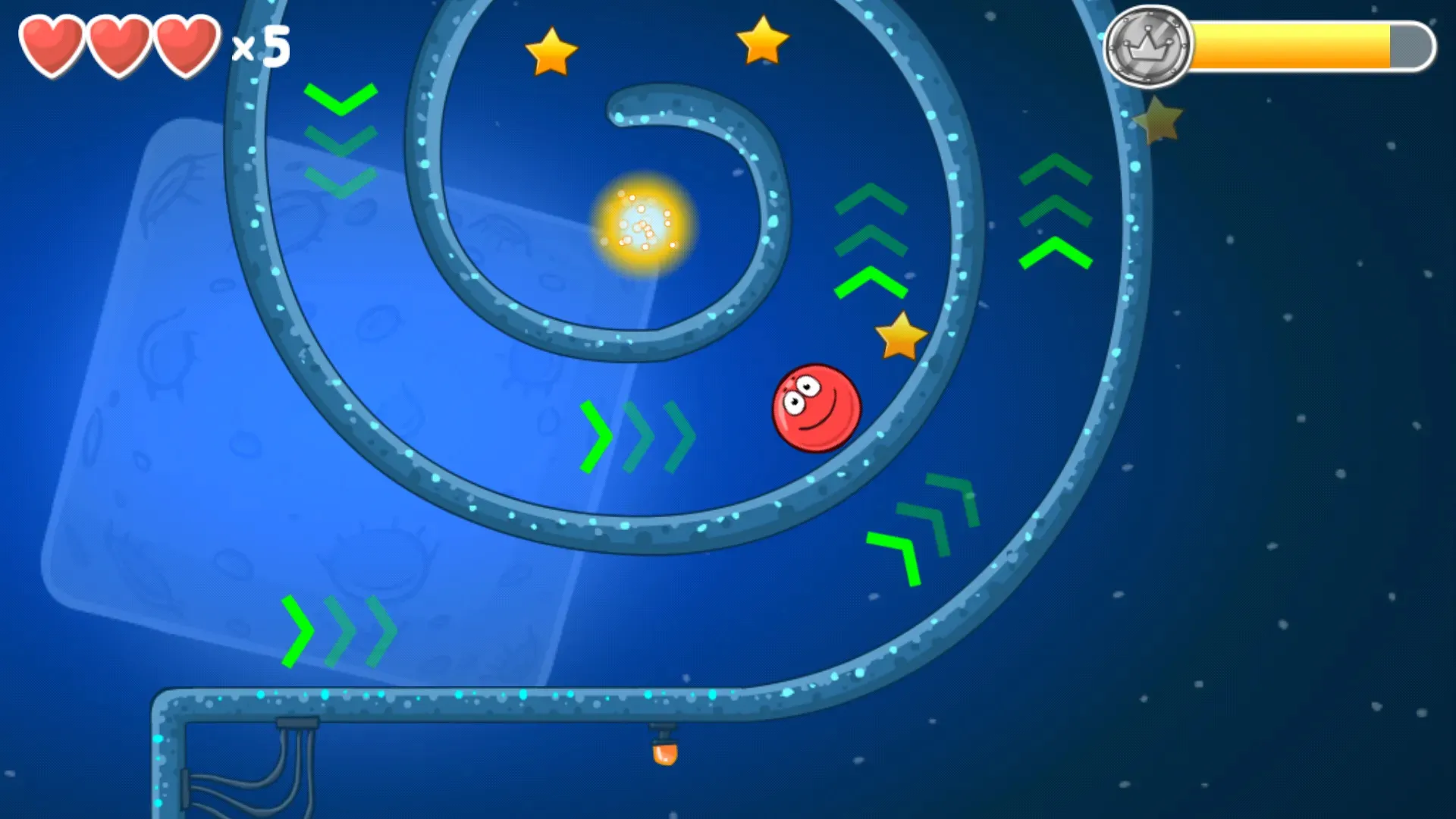Image resolution: width=1456 pixels, height=819 pixels.
Task: Click the orange lamp under the platform
Action: coord(666,755)
